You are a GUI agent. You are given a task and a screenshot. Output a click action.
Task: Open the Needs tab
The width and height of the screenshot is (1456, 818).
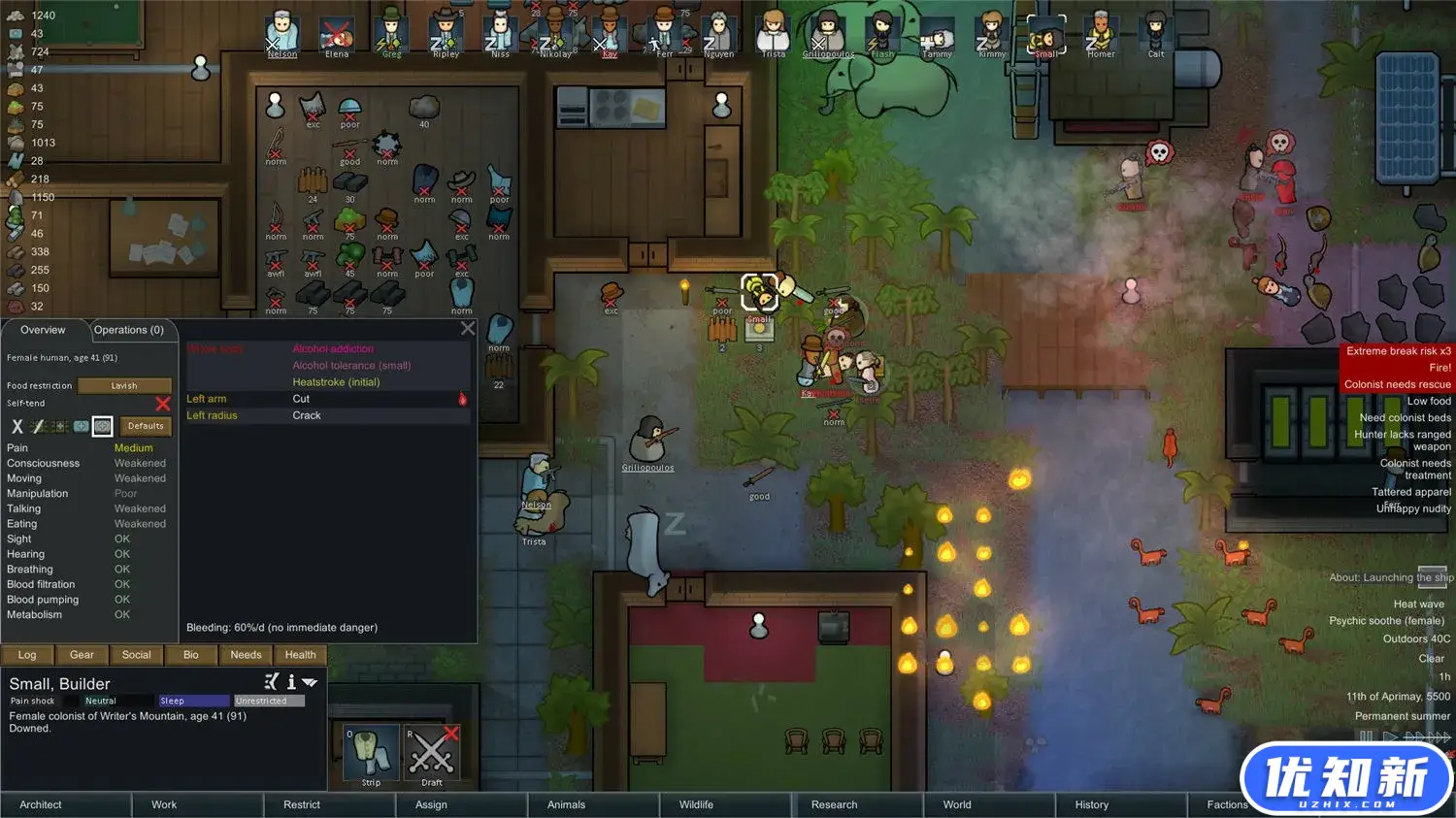[x=246, y=655]
